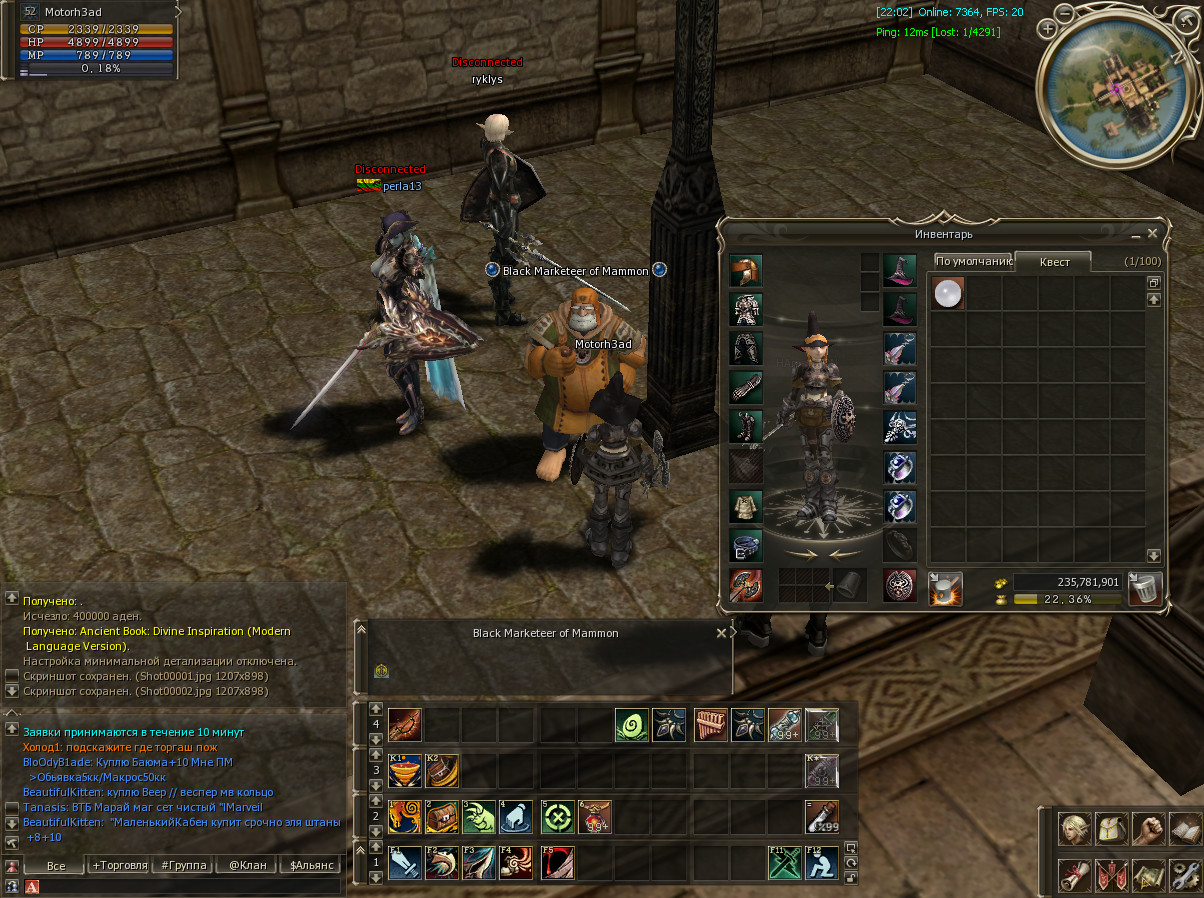Minimize the inventory window
Image resolution: width=1204 pixels, height=898 pixels.
point(1136,235)
